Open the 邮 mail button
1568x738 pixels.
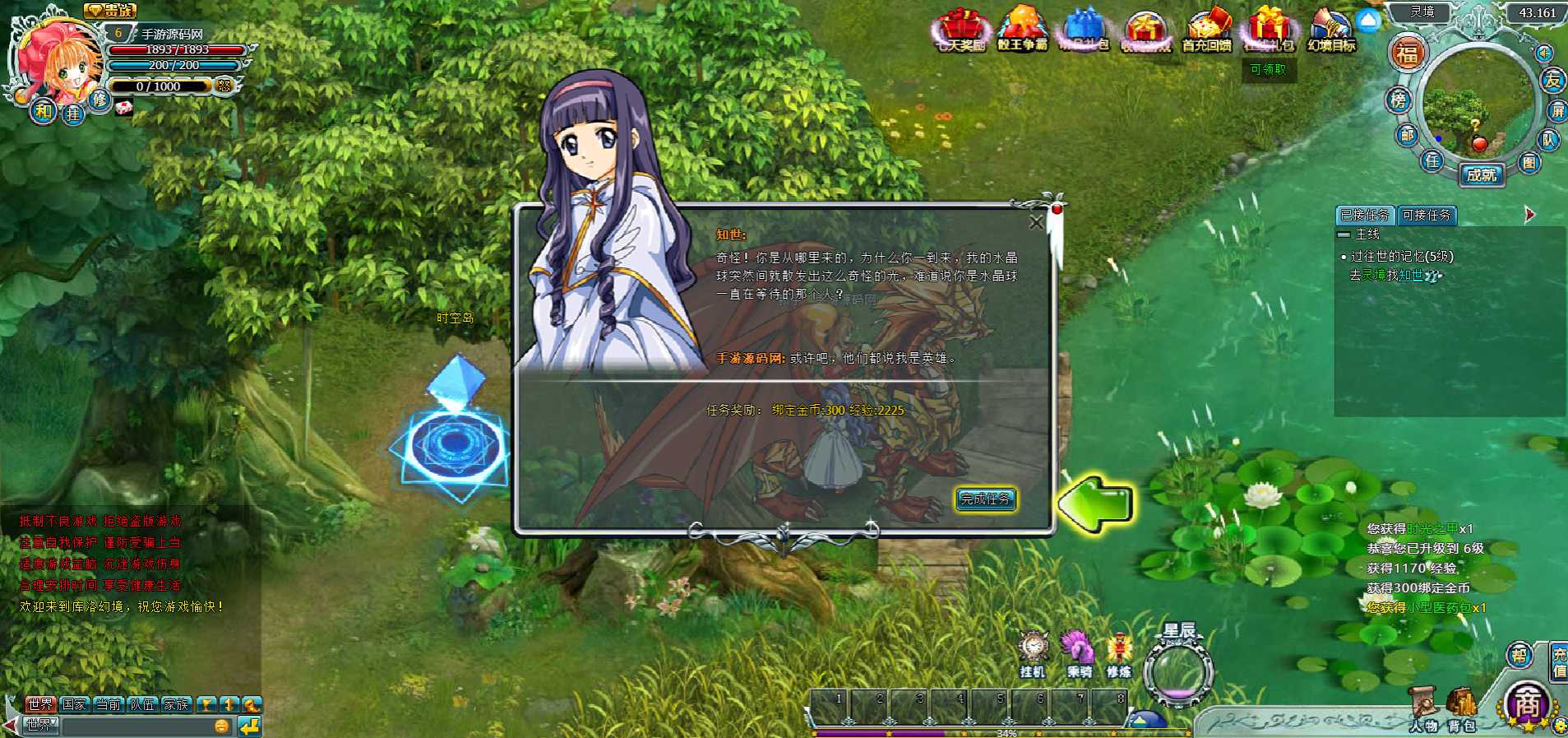coord(1408,135)
